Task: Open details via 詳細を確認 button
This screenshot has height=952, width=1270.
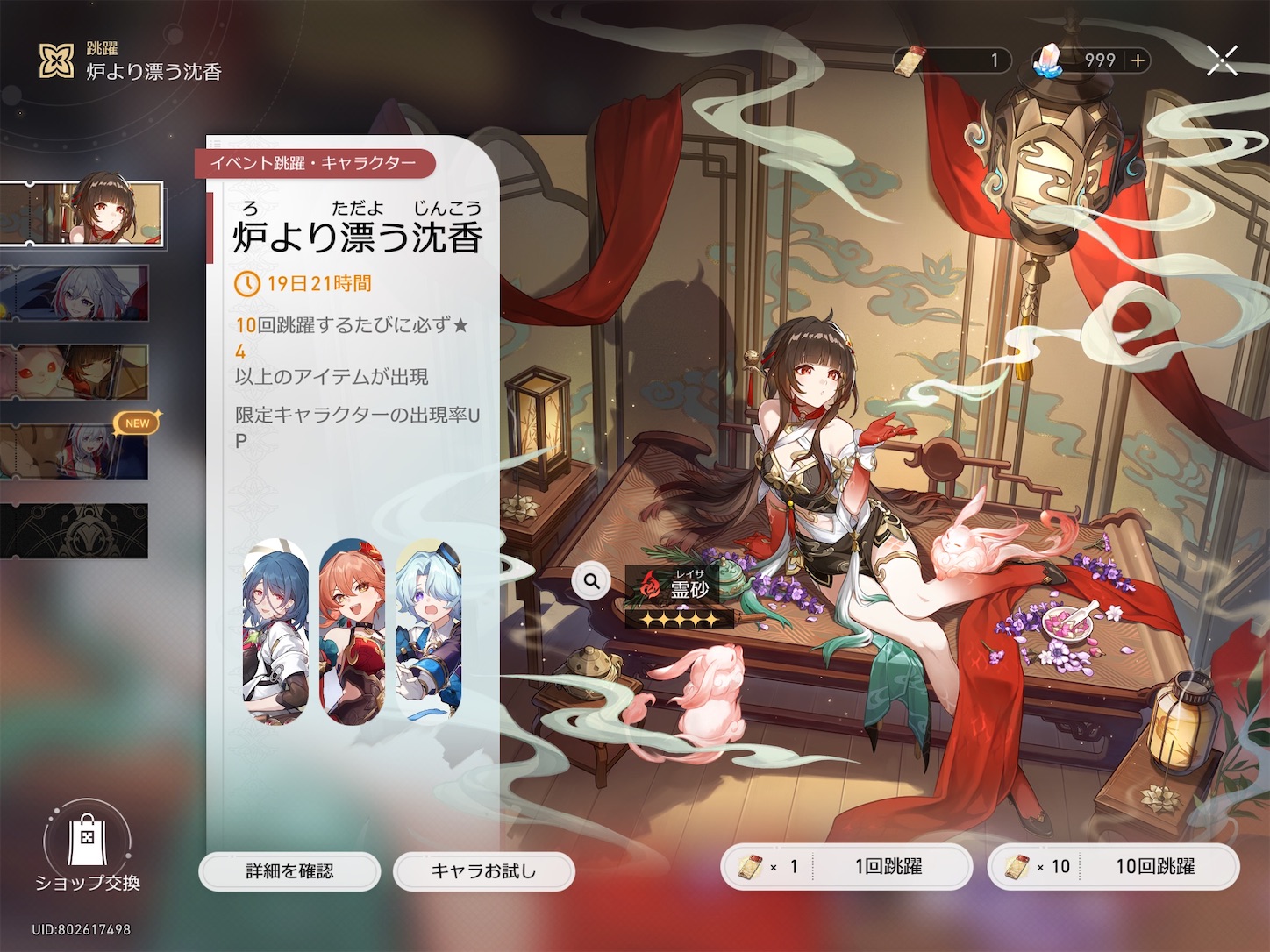Action: point(289,871)
